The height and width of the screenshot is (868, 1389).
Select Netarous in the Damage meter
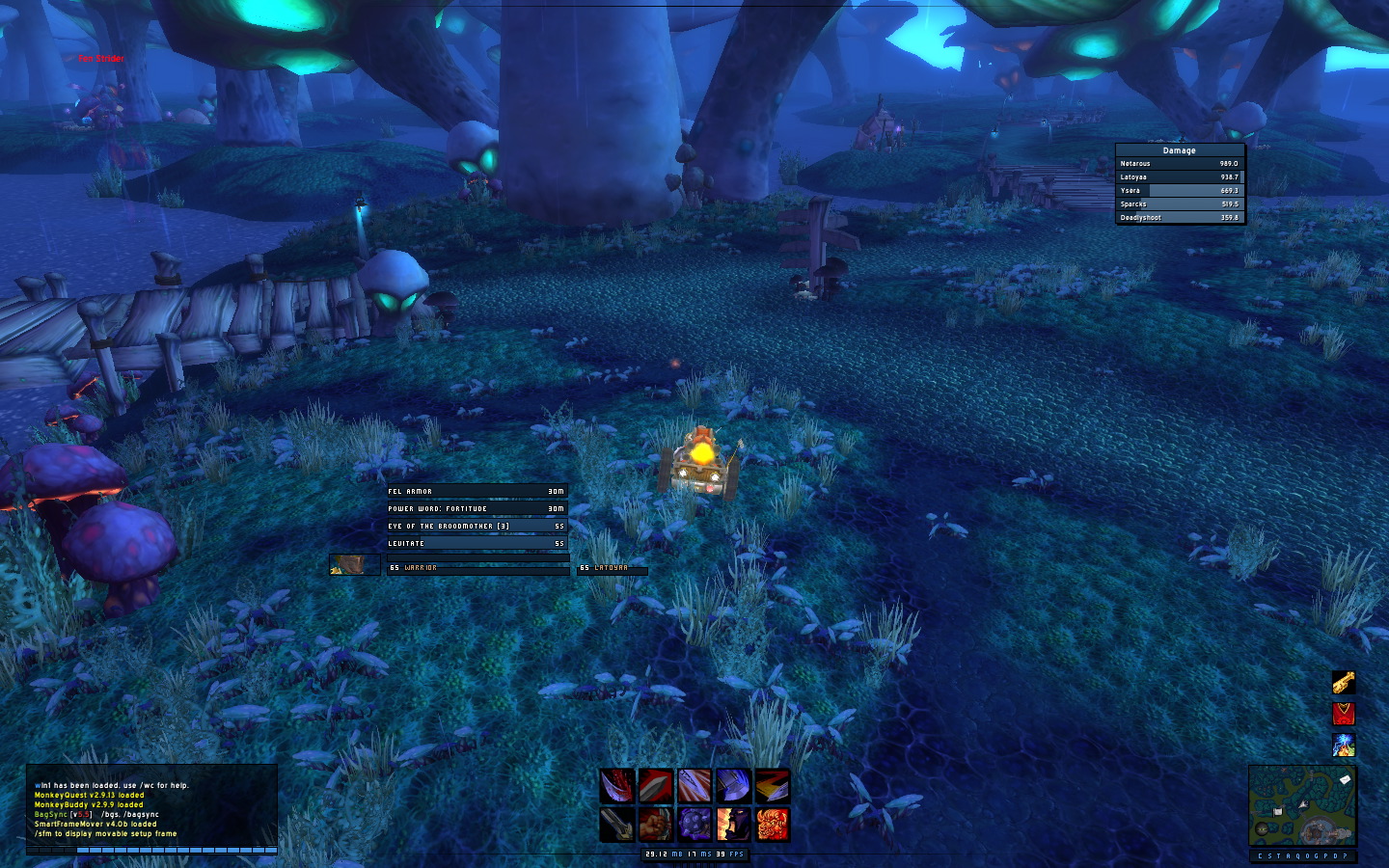coord(1179,164)
